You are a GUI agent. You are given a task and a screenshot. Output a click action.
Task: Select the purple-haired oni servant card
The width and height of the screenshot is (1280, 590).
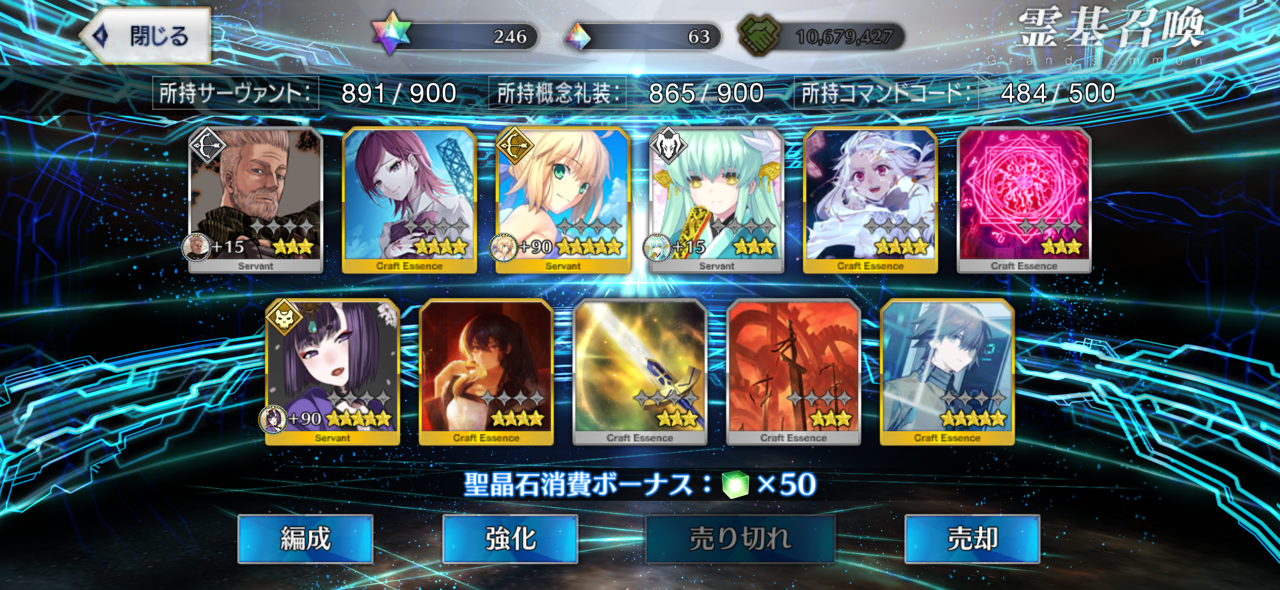(332, 371)
